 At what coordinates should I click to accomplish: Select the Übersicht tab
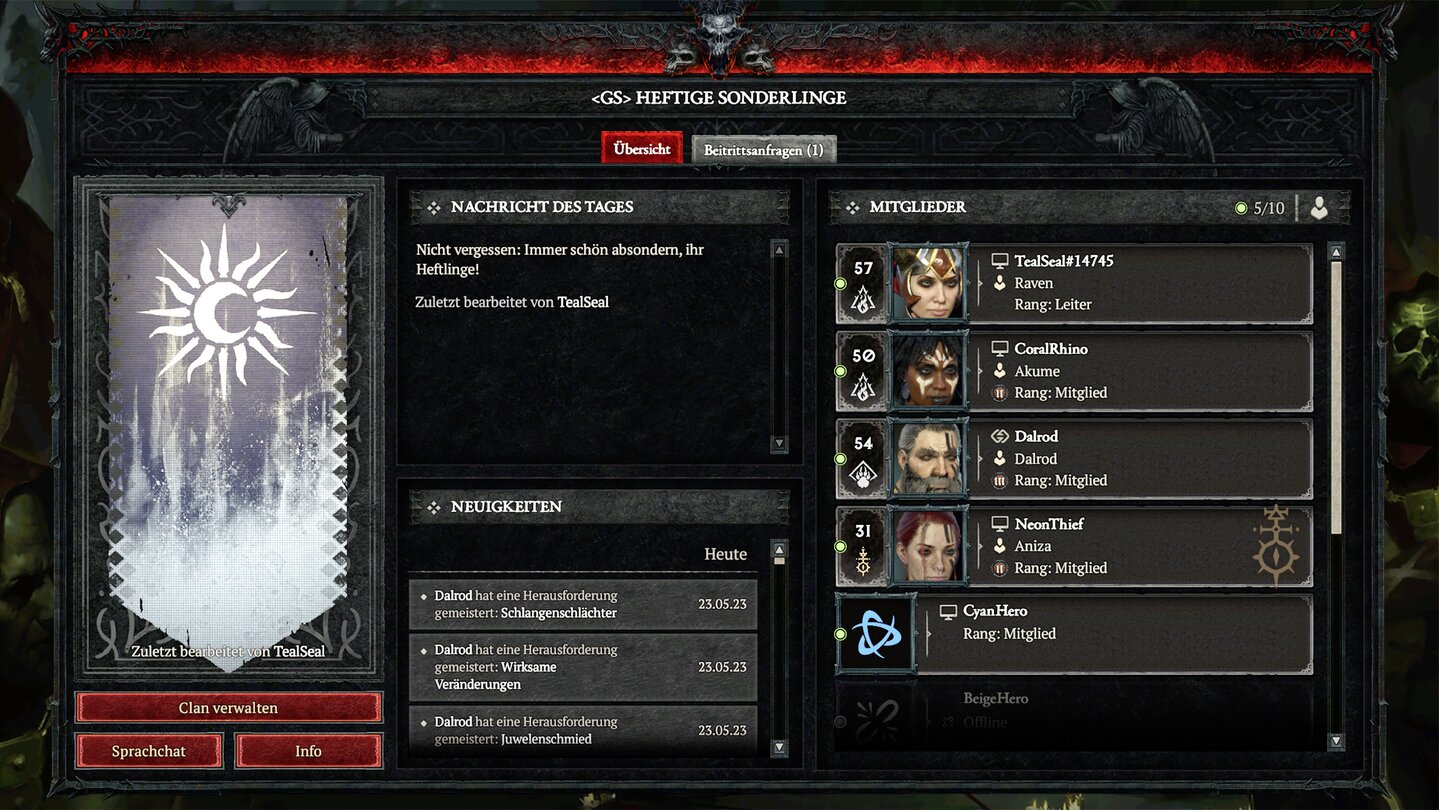(x=641, y=147)
